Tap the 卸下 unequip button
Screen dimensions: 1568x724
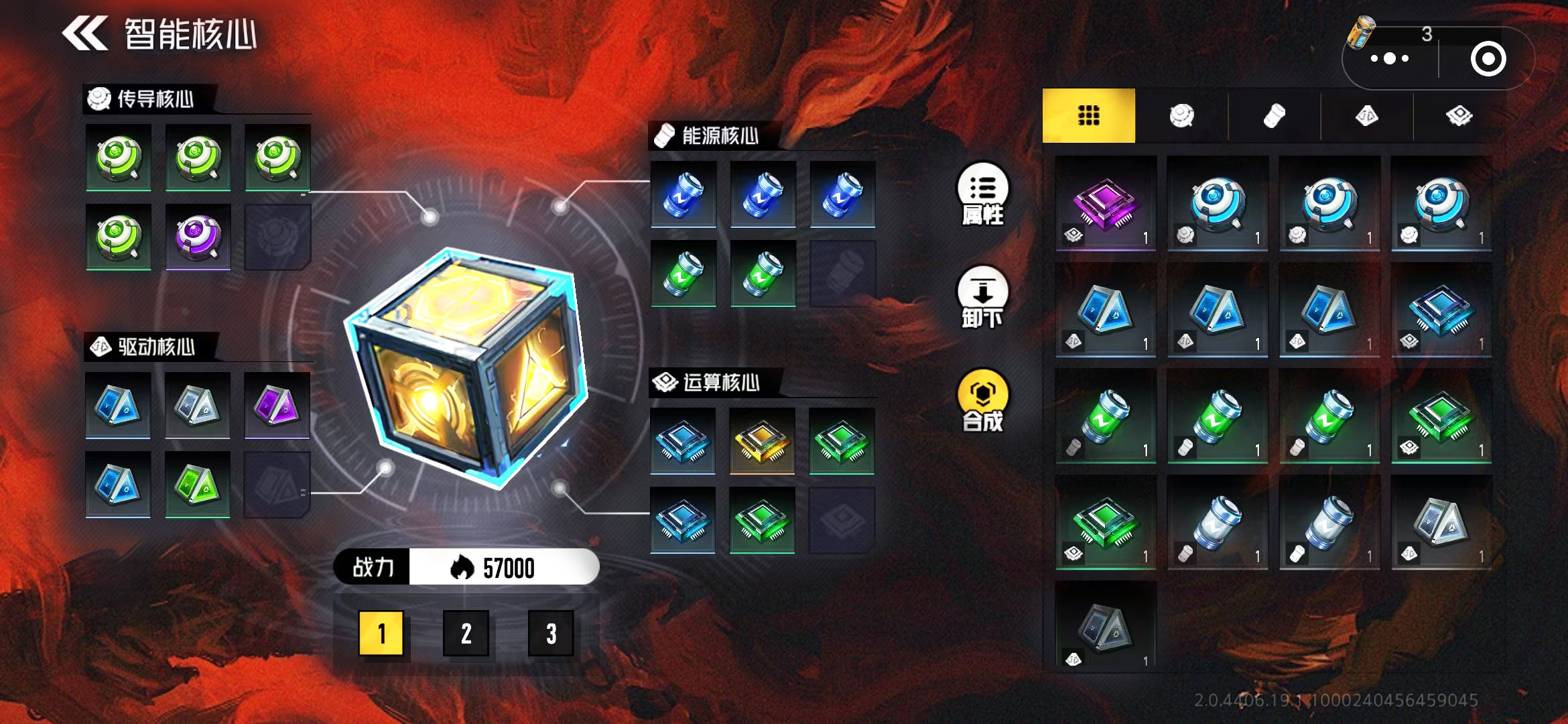(x=982, y=298)
